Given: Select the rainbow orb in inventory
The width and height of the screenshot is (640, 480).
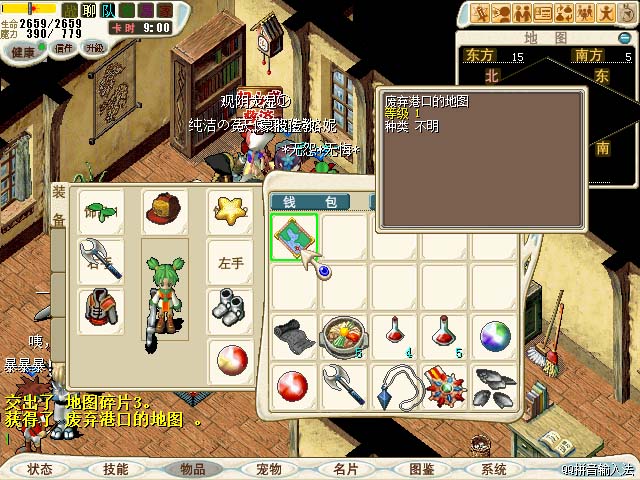Looking at the screenshot, I should (494, 334).
